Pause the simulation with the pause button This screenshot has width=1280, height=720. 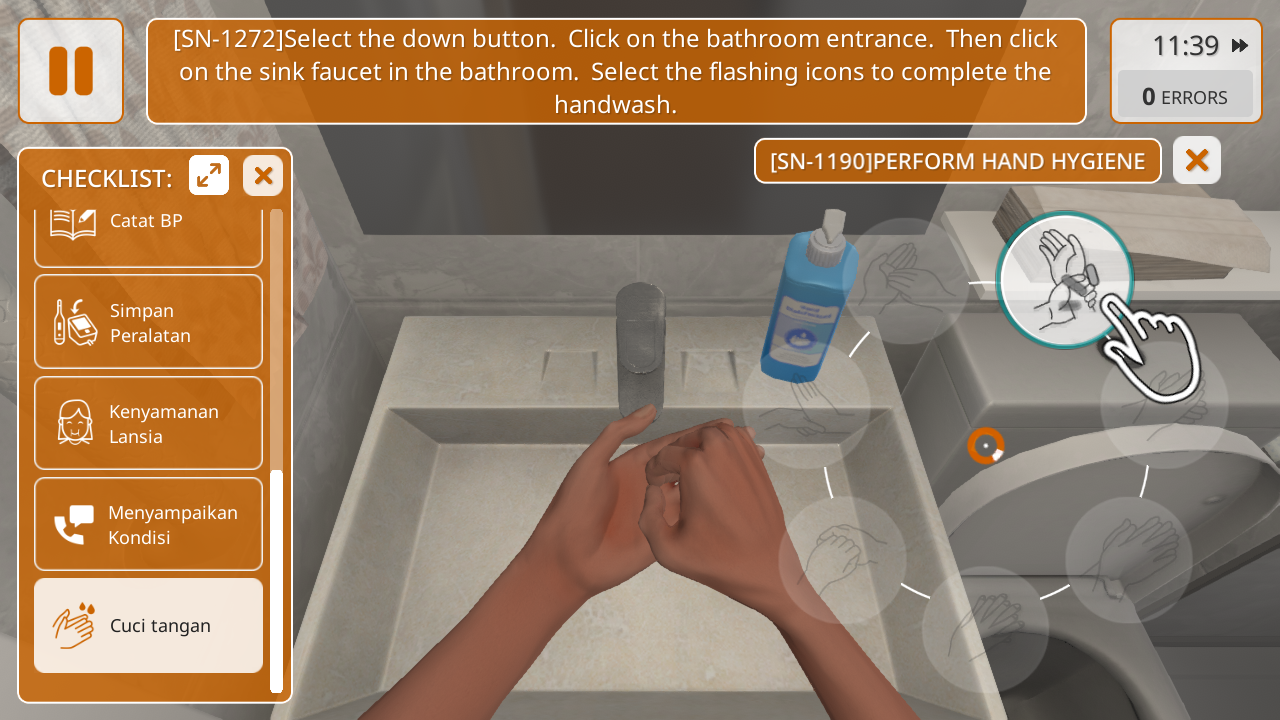click(x=71, y=71)
